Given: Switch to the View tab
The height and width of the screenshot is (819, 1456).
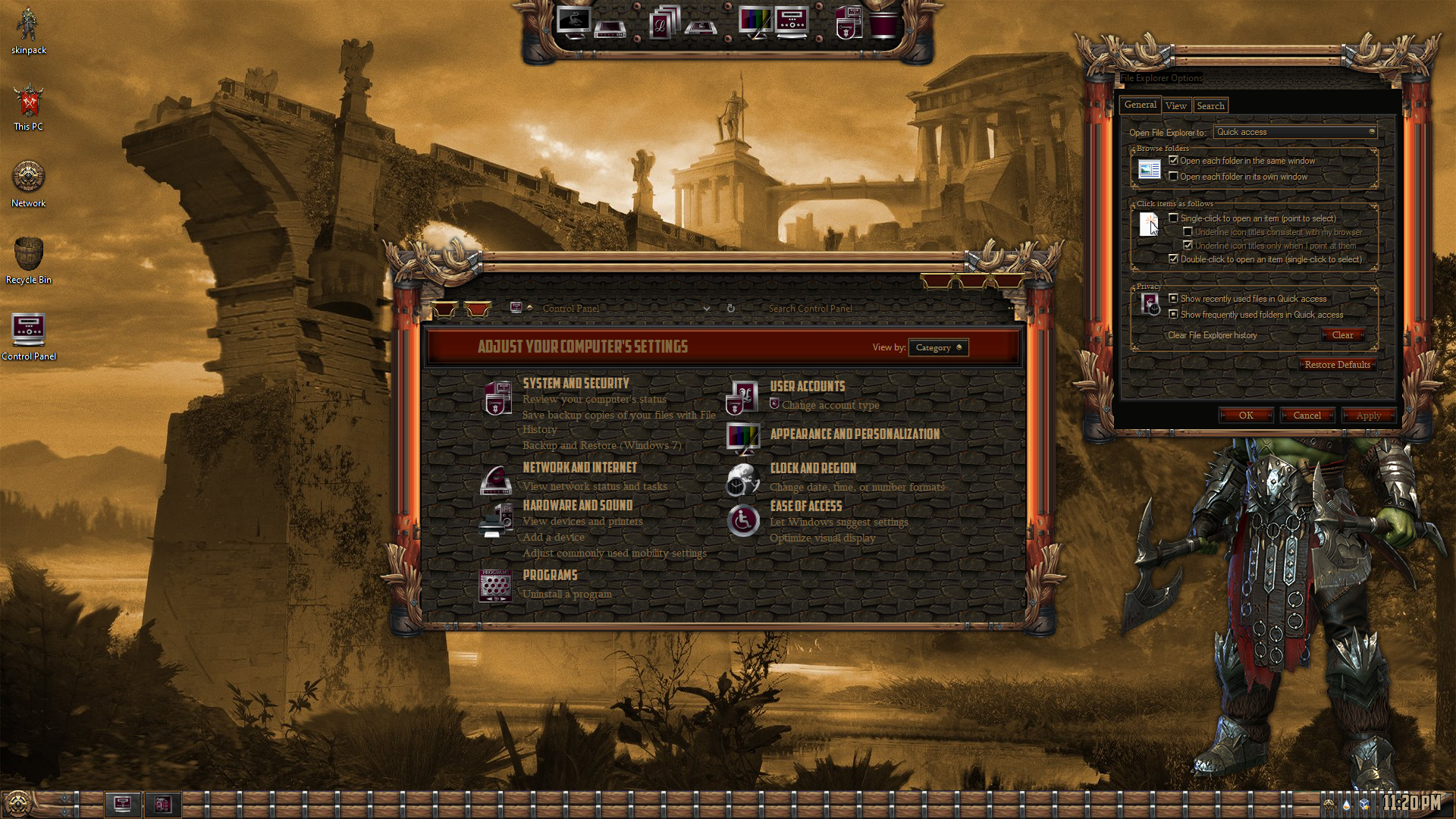Looking at the screenshot, I should [1176, 106].
